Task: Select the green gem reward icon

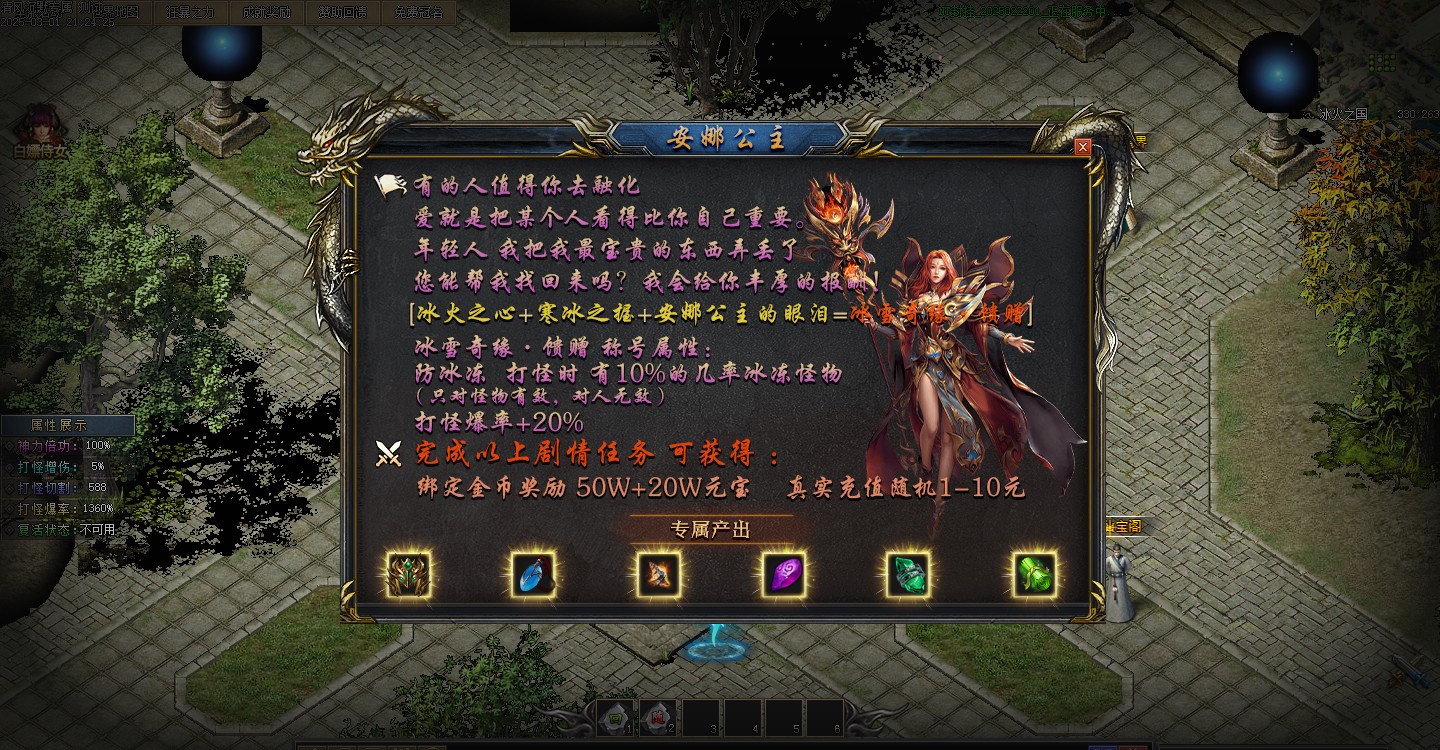Action: [x=911, y=575]
